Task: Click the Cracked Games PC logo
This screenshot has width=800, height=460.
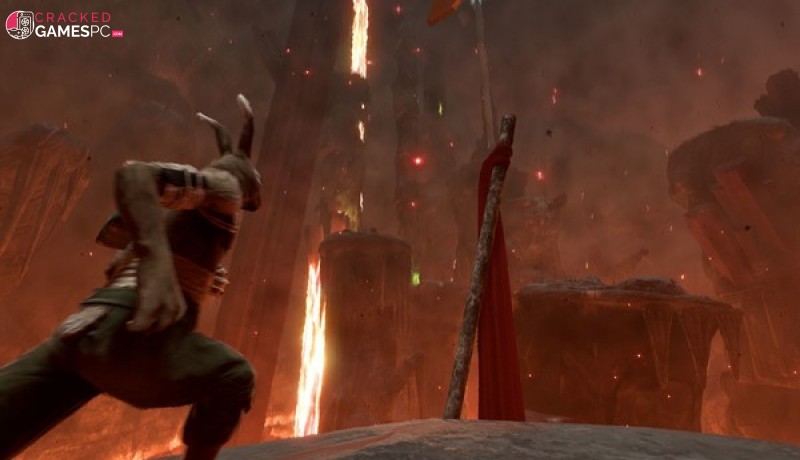Action: point(63,24)
